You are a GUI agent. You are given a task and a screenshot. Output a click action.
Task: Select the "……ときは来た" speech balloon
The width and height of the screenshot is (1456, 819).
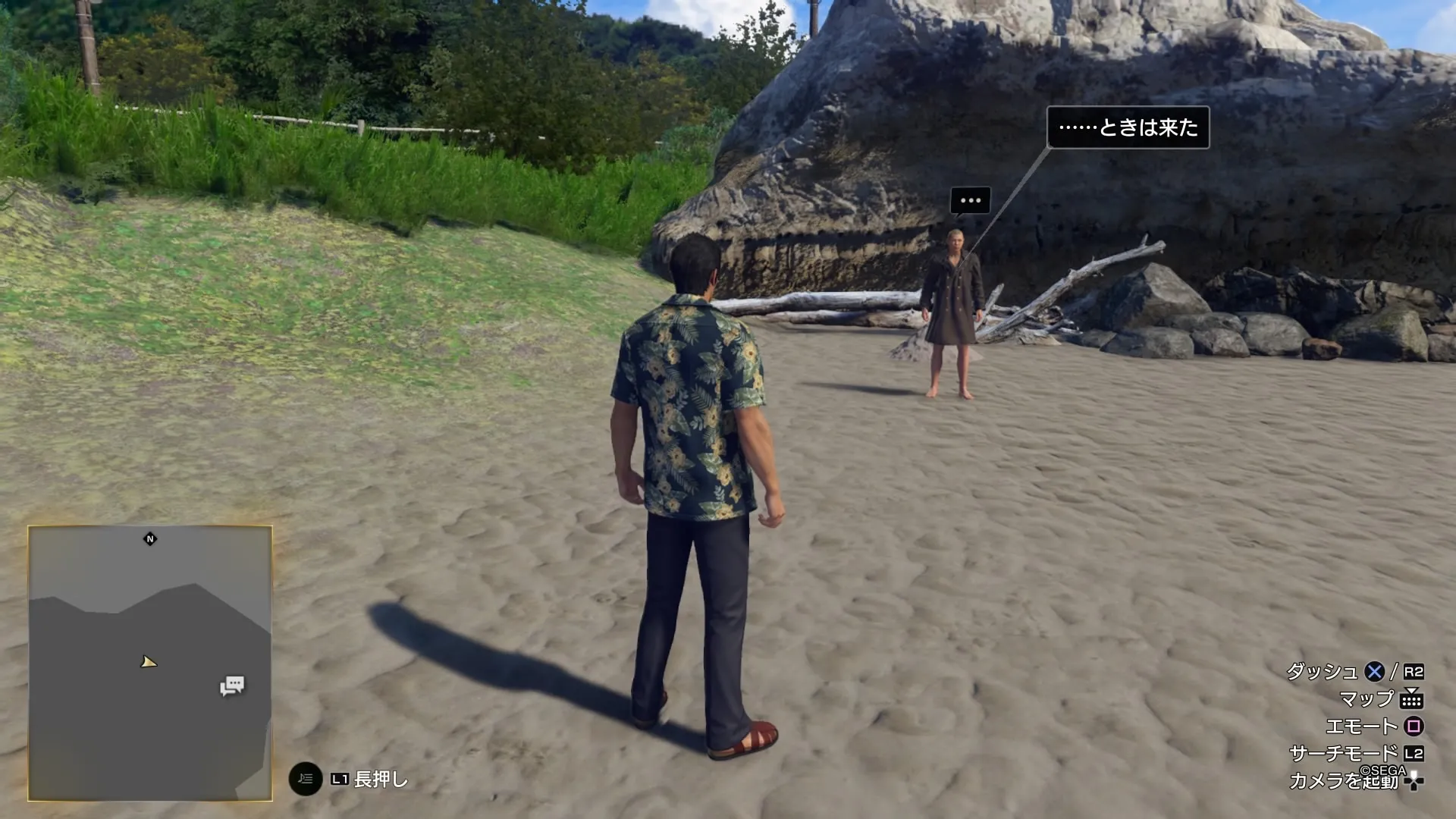point(1128,127)
